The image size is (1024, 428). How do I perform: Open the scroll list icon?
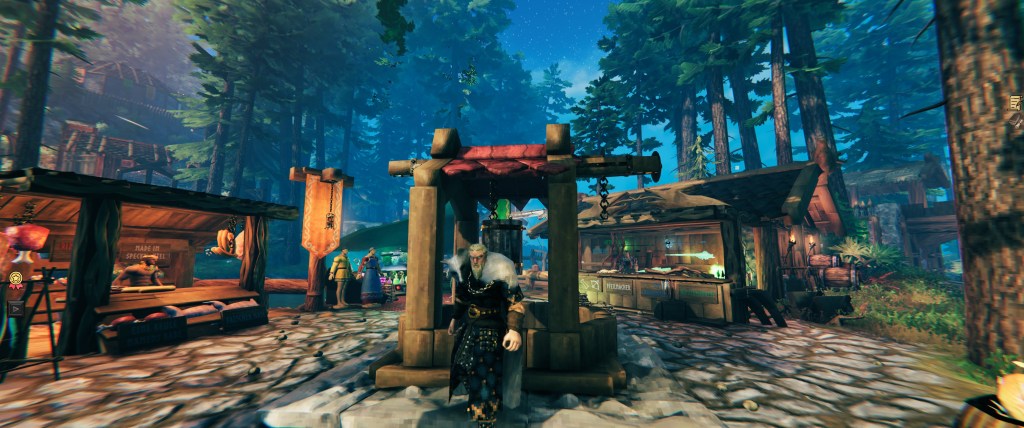[1017, 103]
